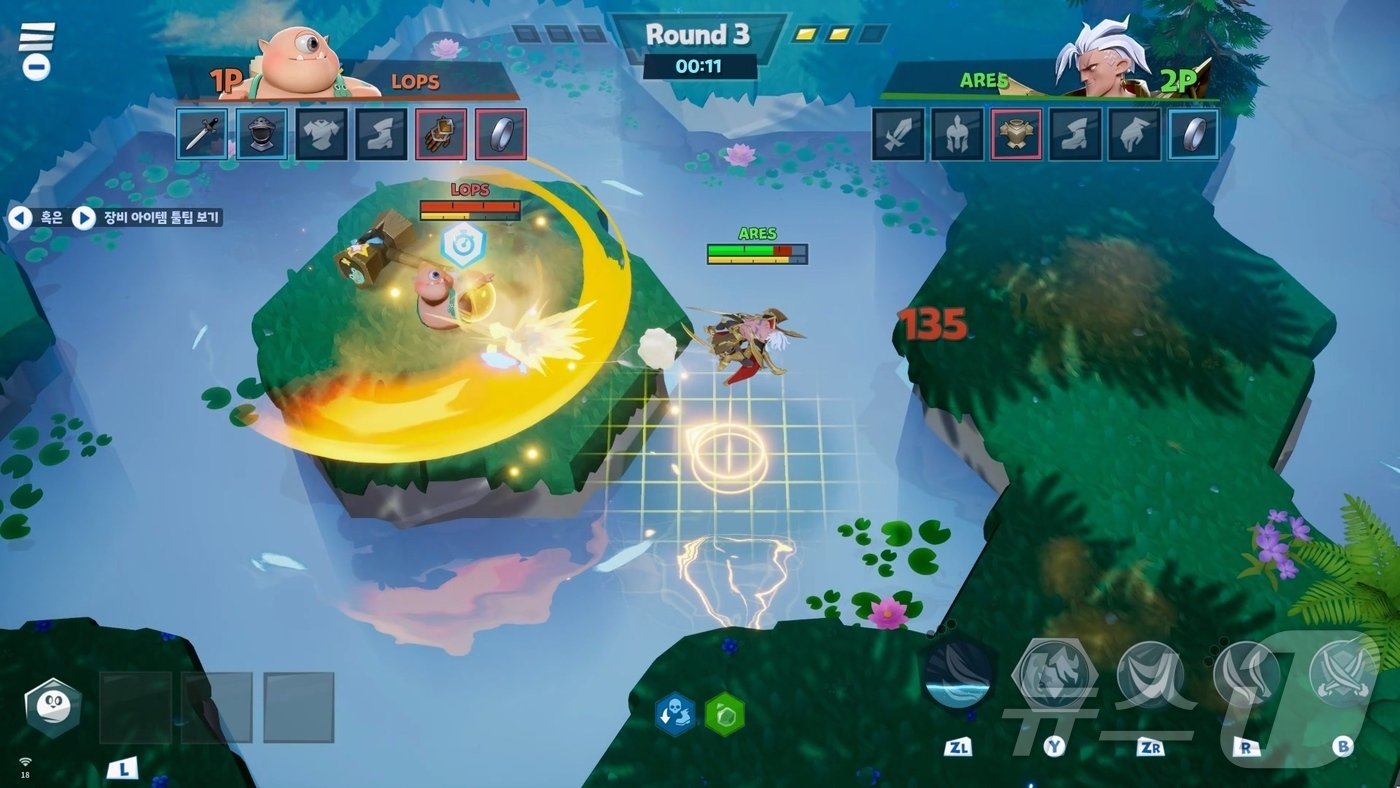The height and width of the screenshot is (788, 1400).
Task: Select LOPS's leather gauntlets slot
Action: pyautogui.click(x=441, y=134)
